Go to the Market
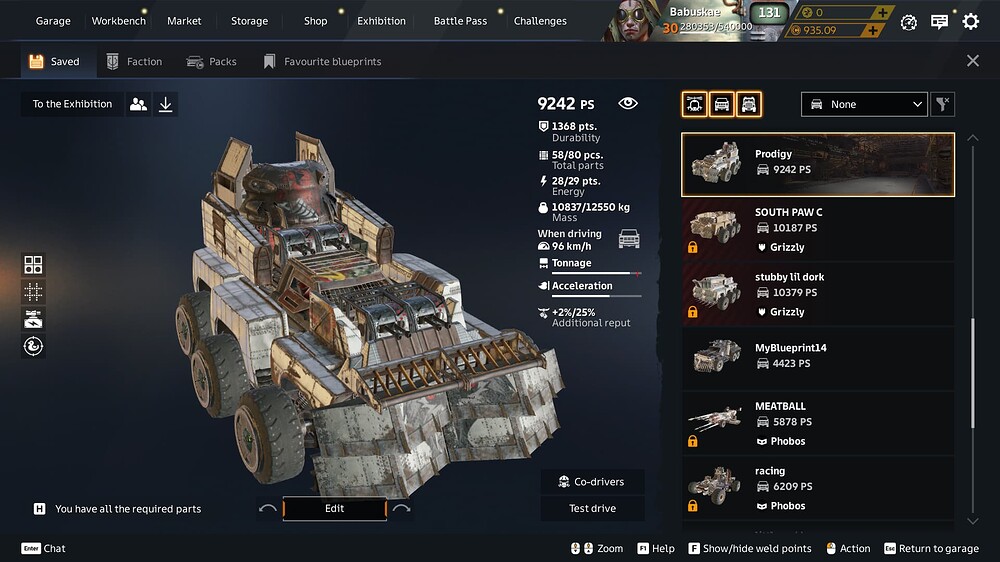Image resolution: width=1000 pixels, height=562 pixels. coord(184,21)
